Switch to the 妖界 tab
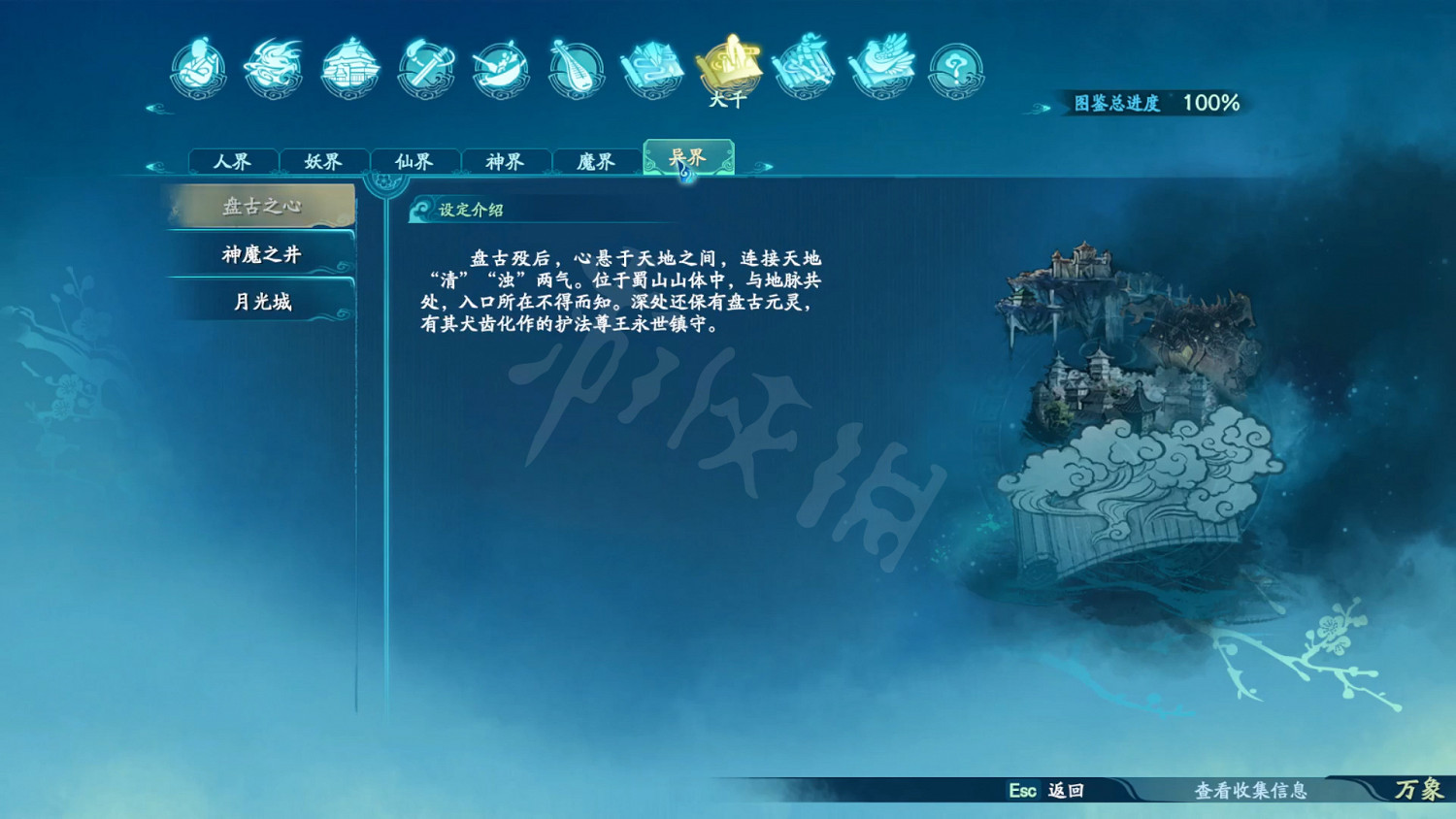Viewport: 1456px width, 819px height. point(324,161)
